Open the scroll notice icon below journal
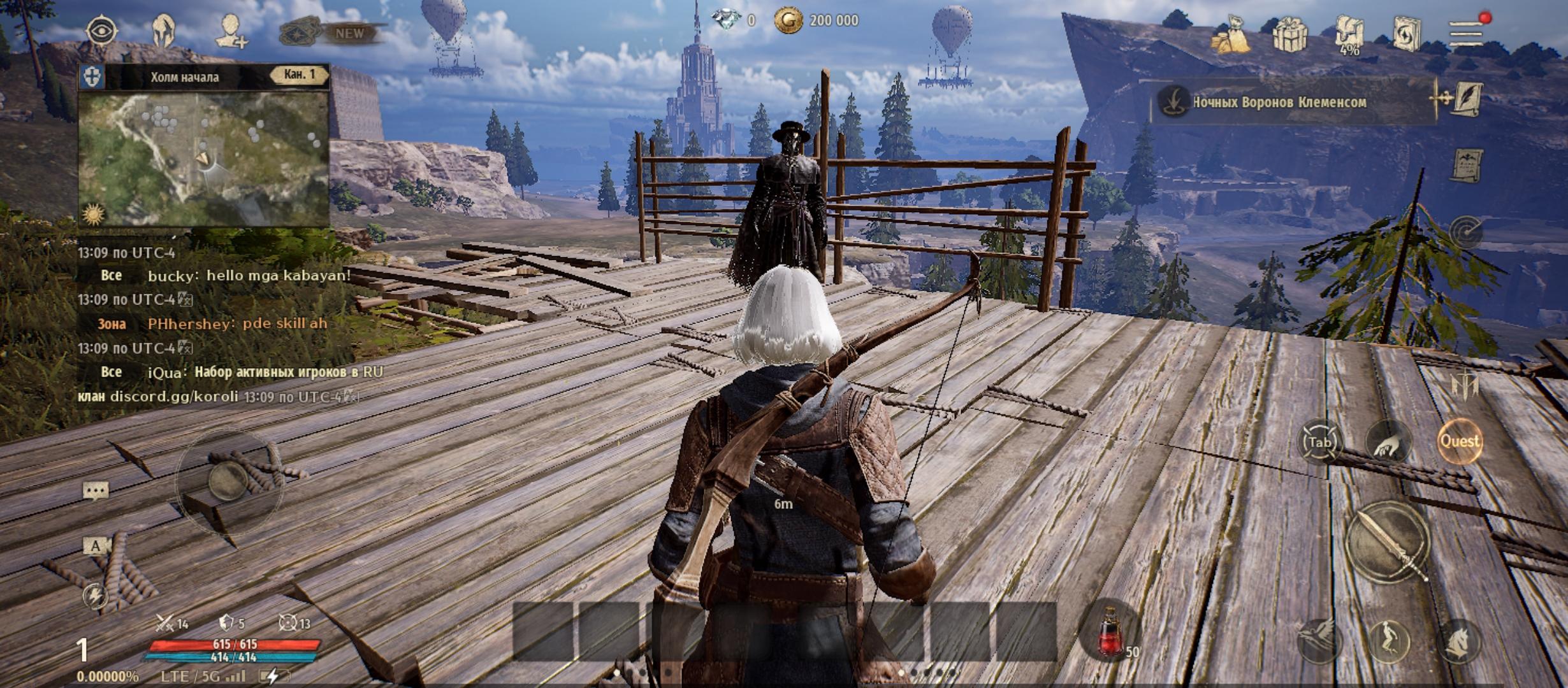 click(x=1466, y=165)
